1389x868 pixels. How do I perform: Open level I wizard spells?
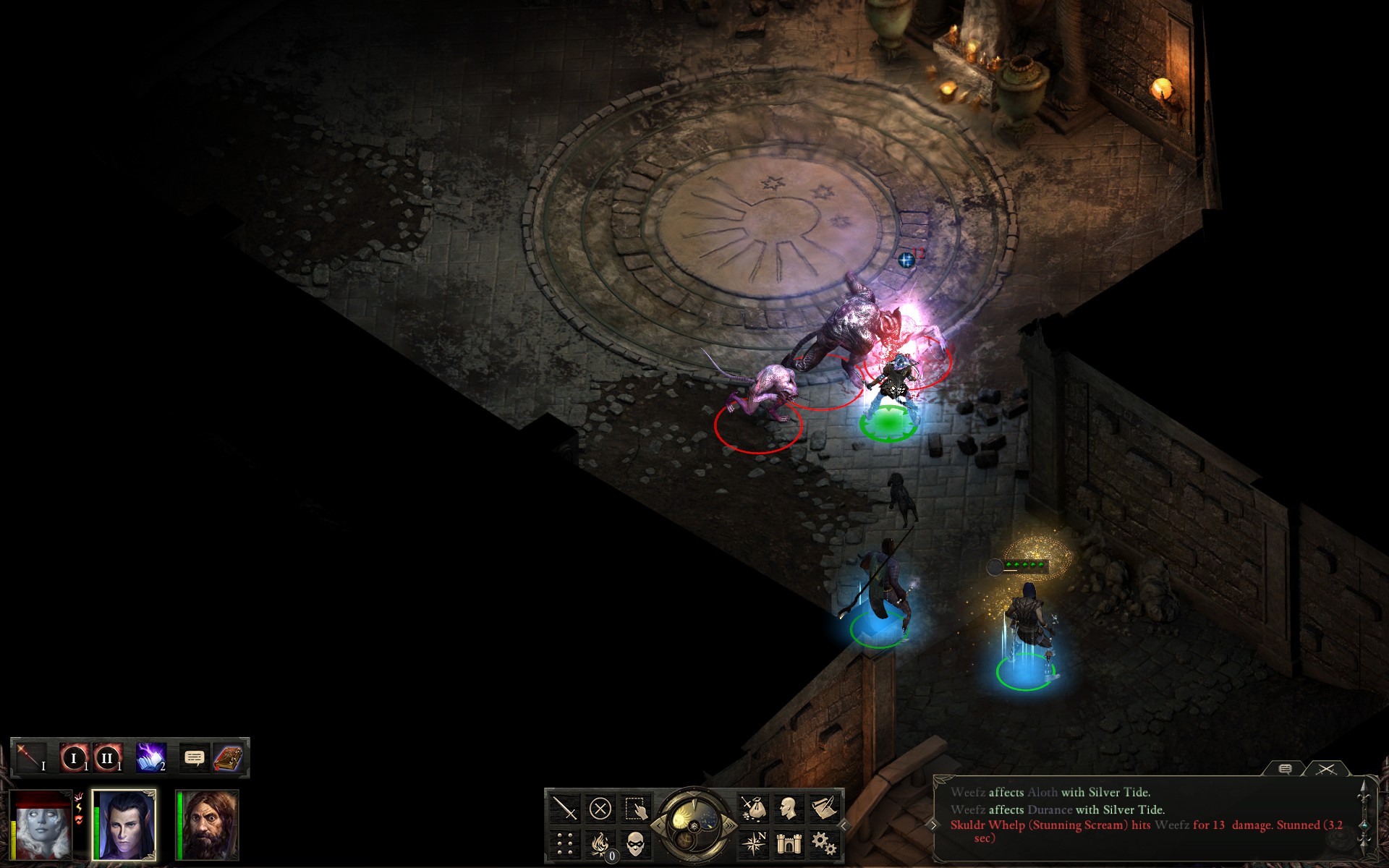point(74,758)
